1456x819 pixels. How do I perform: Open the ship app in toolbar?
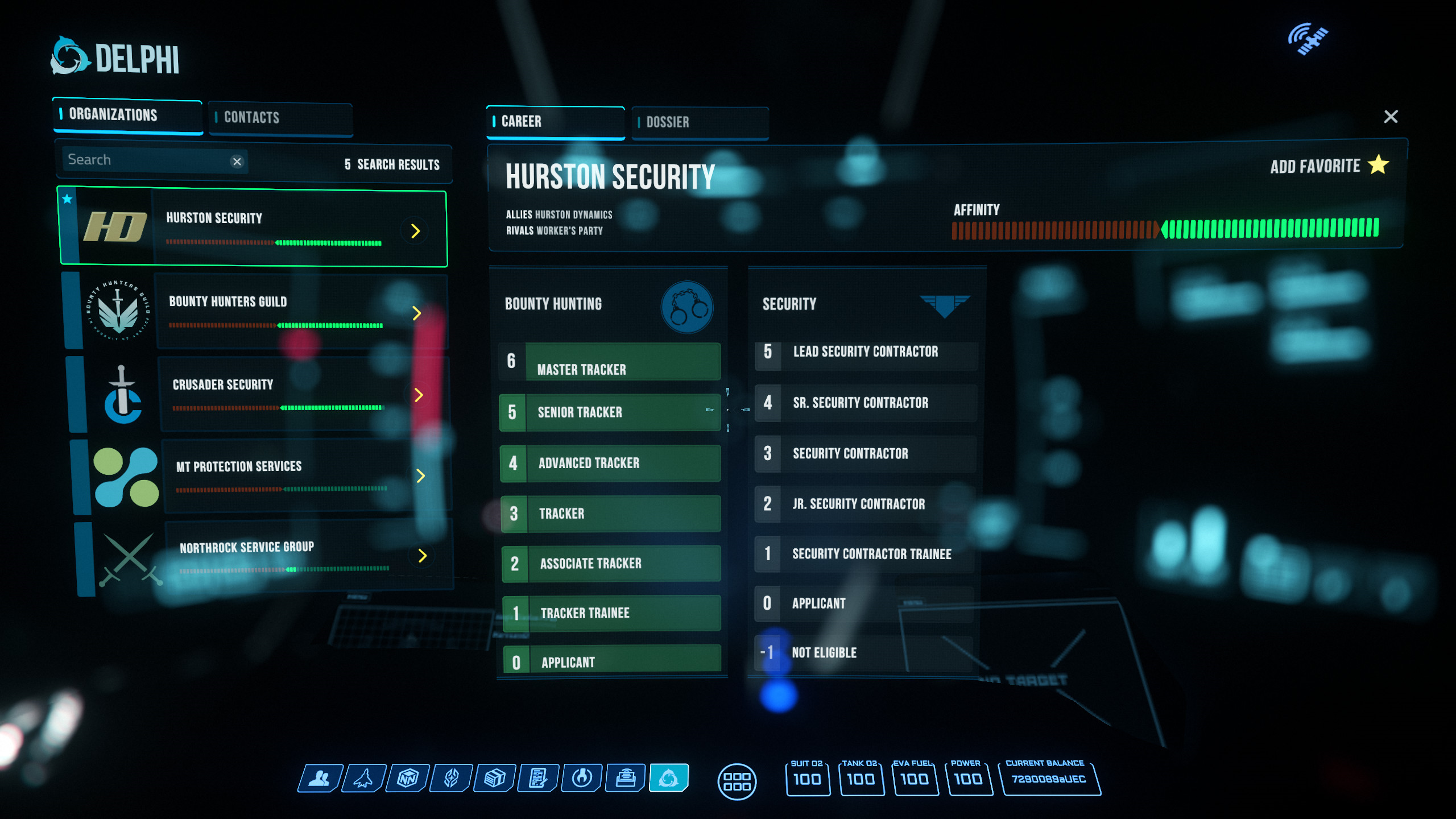pos(364,778)
